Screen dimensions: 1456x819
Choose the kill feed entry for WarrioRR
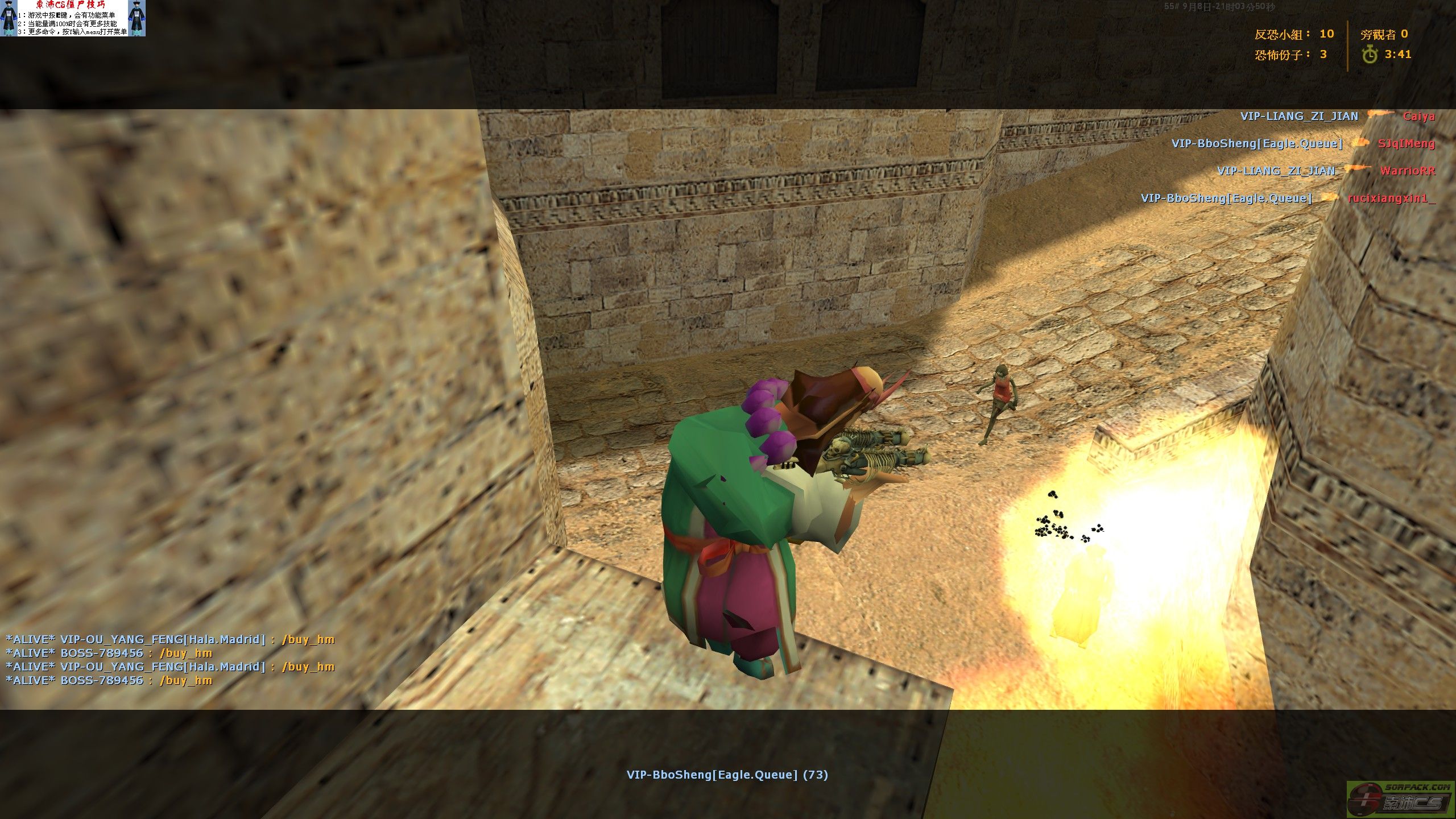[1325, 171]
